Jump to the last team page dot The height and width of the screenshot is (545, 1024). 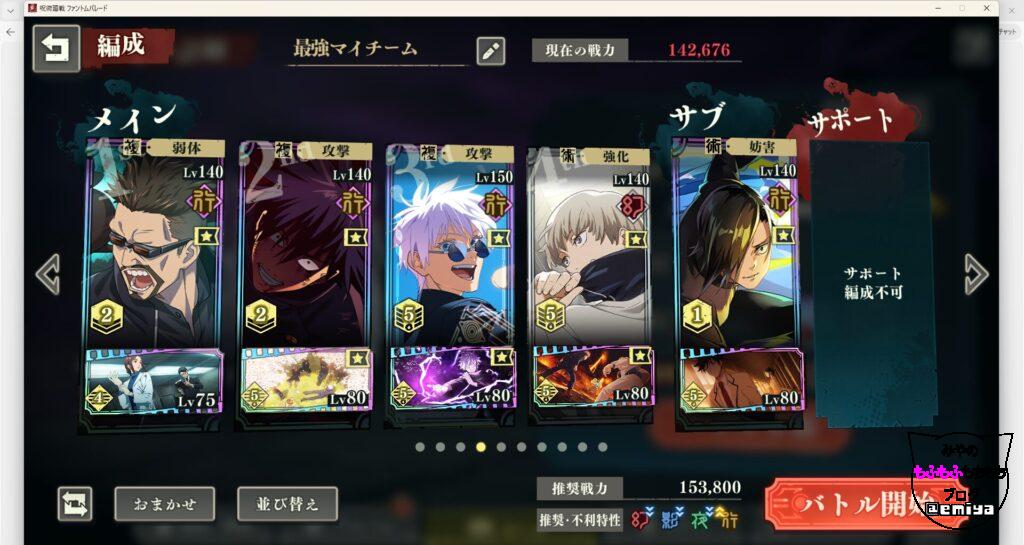coord(602,447)
